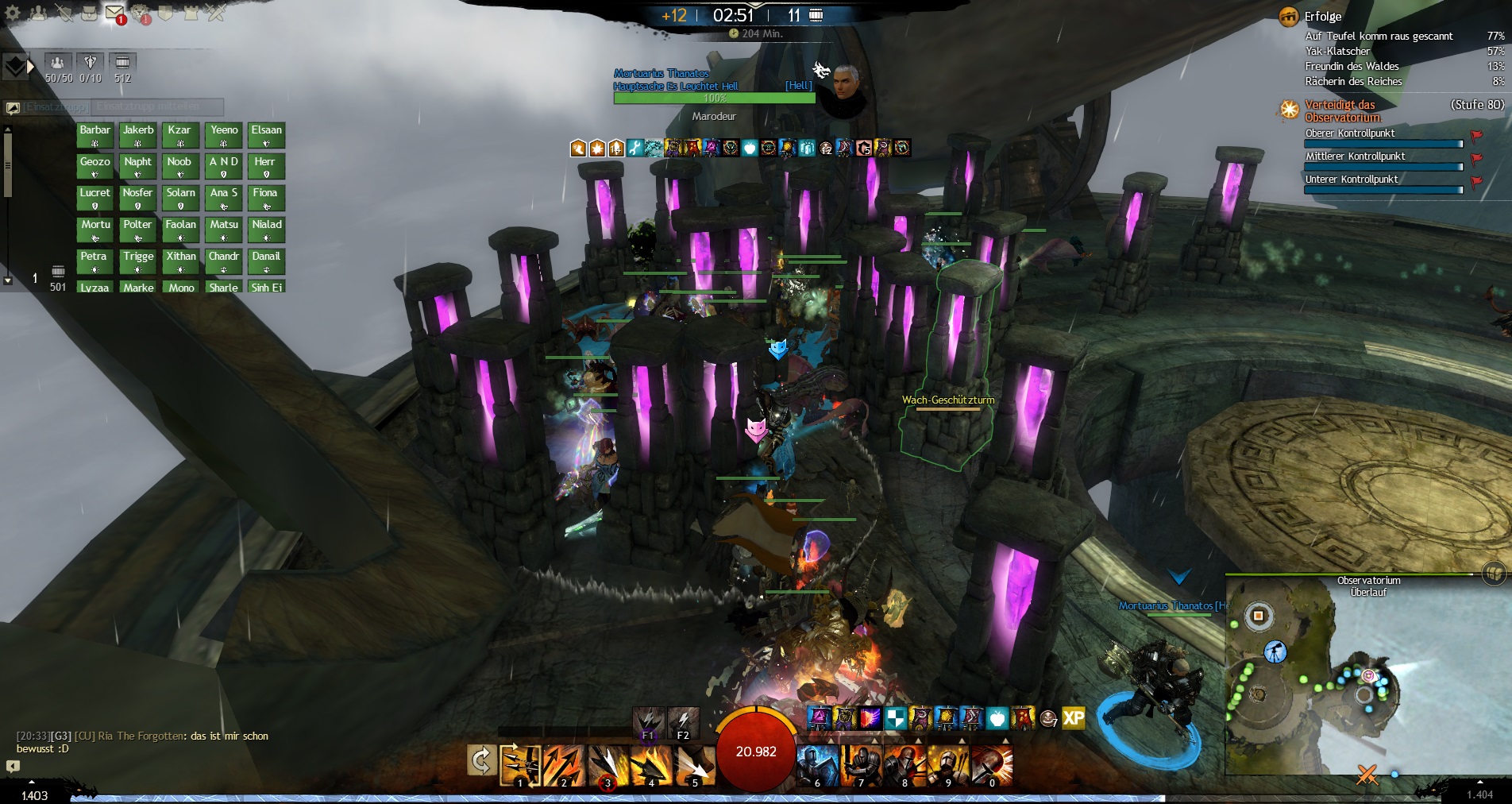Select the Verteidigt das Observatorium event tracker
The height and width of the screenshot is (804, 1512).
[1342, 110]
